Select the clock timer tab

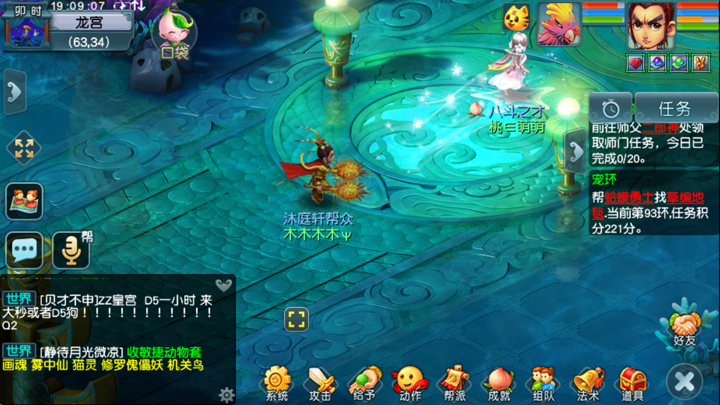pyautogui.click(x=610, y=108)
